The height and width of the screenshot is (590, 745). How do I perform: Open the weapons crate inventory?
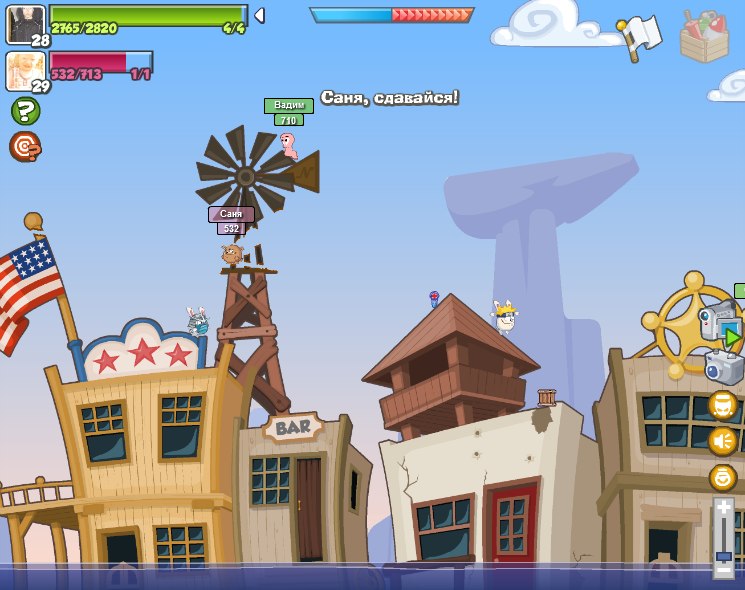click(x=704, y=37)
